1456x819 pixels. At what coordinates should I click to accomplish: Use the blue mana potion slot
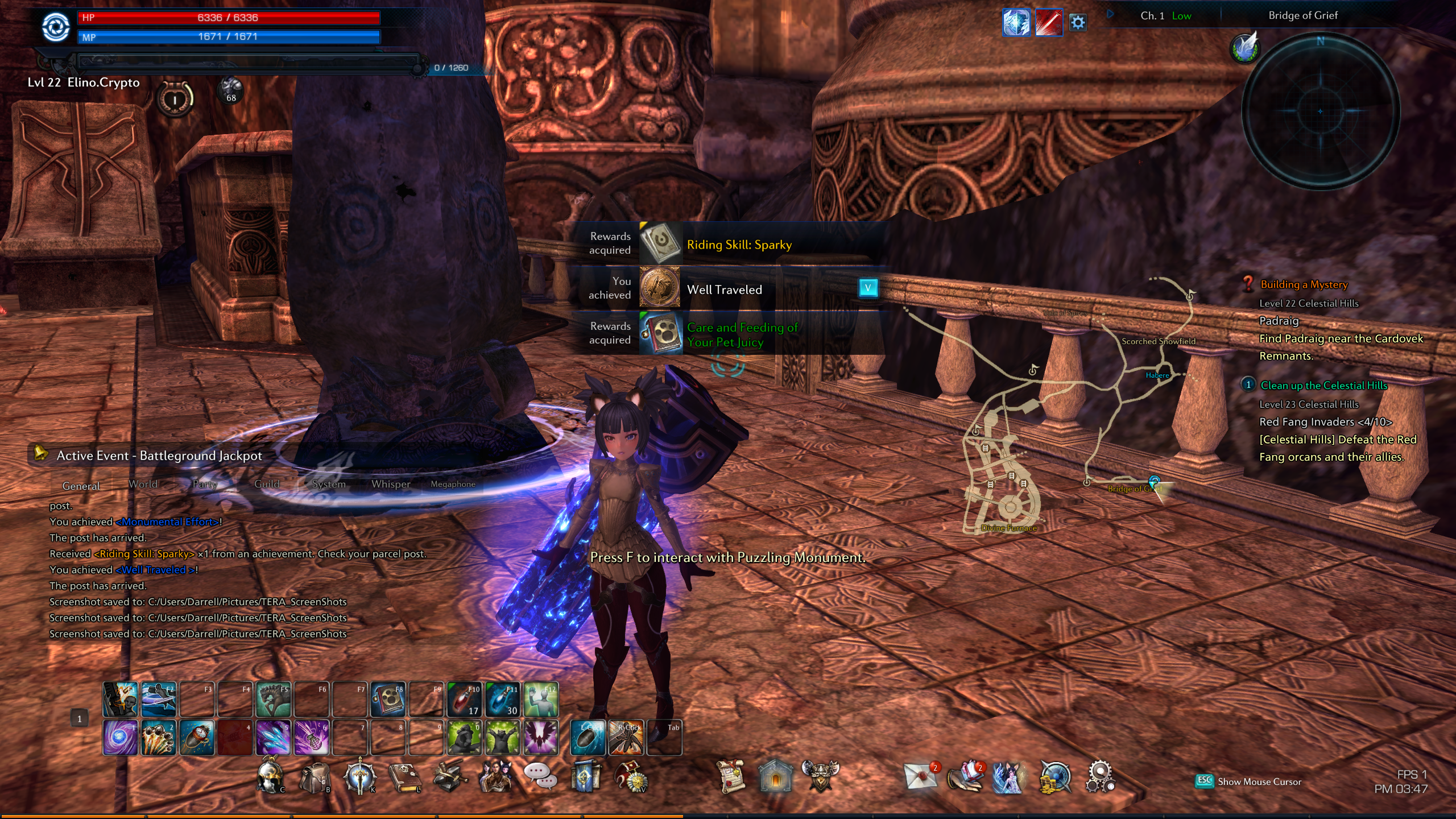503,699
